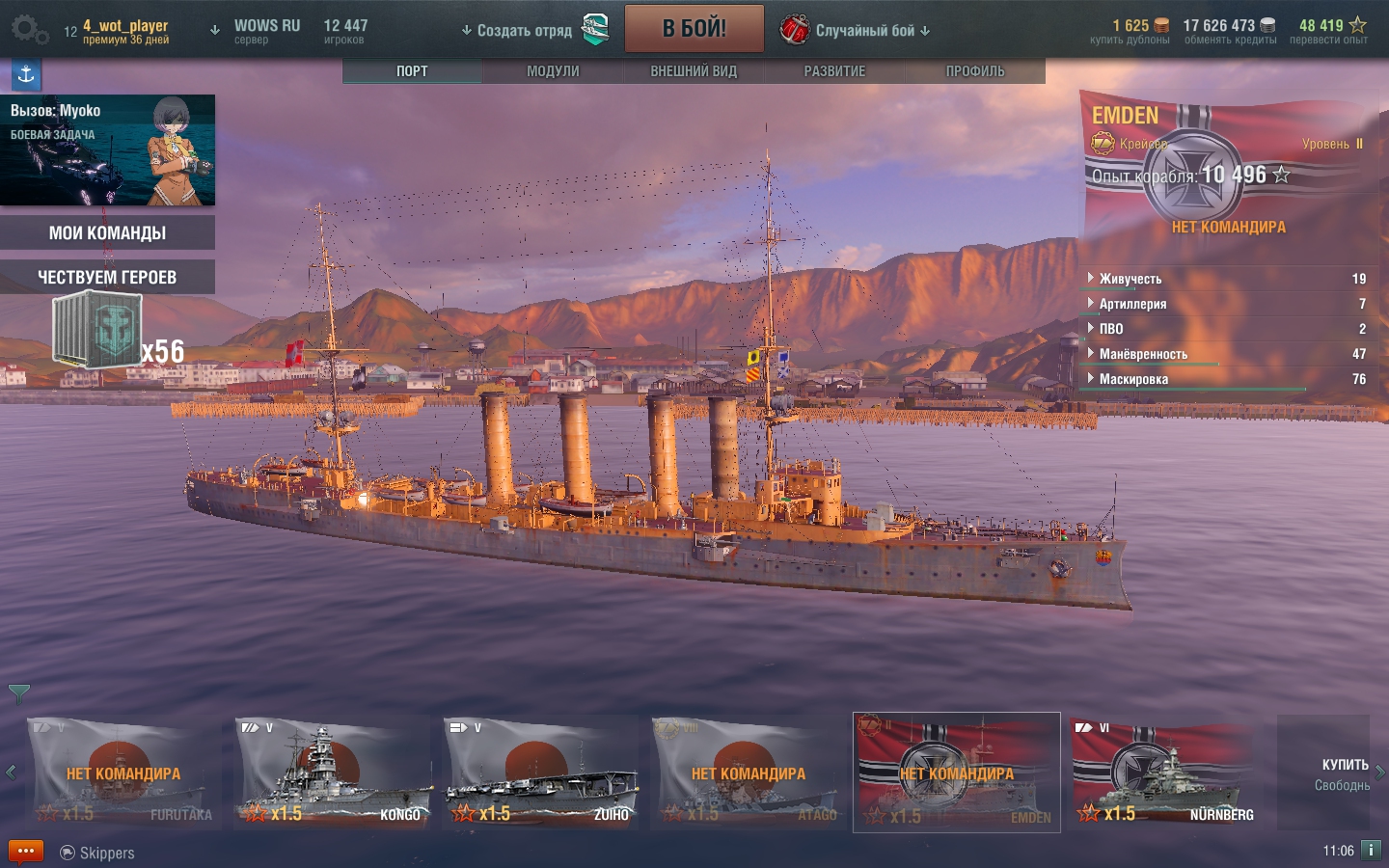
Task: Show the ПРОФИЛЬ tab
Action: point(975,71)
